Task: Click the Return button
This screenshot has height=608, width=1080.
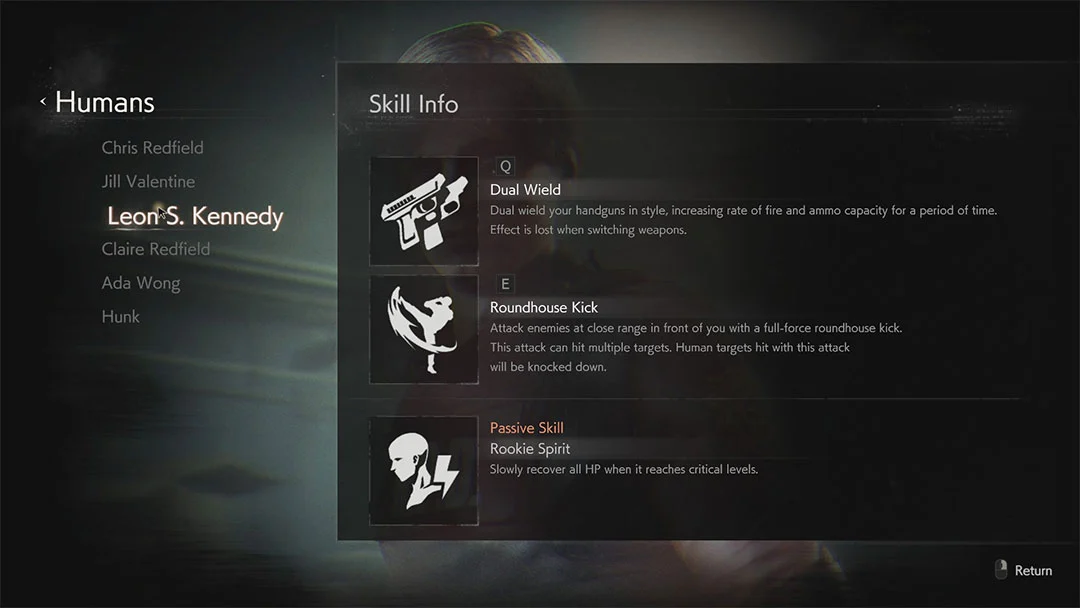Action: point(1024,570)
